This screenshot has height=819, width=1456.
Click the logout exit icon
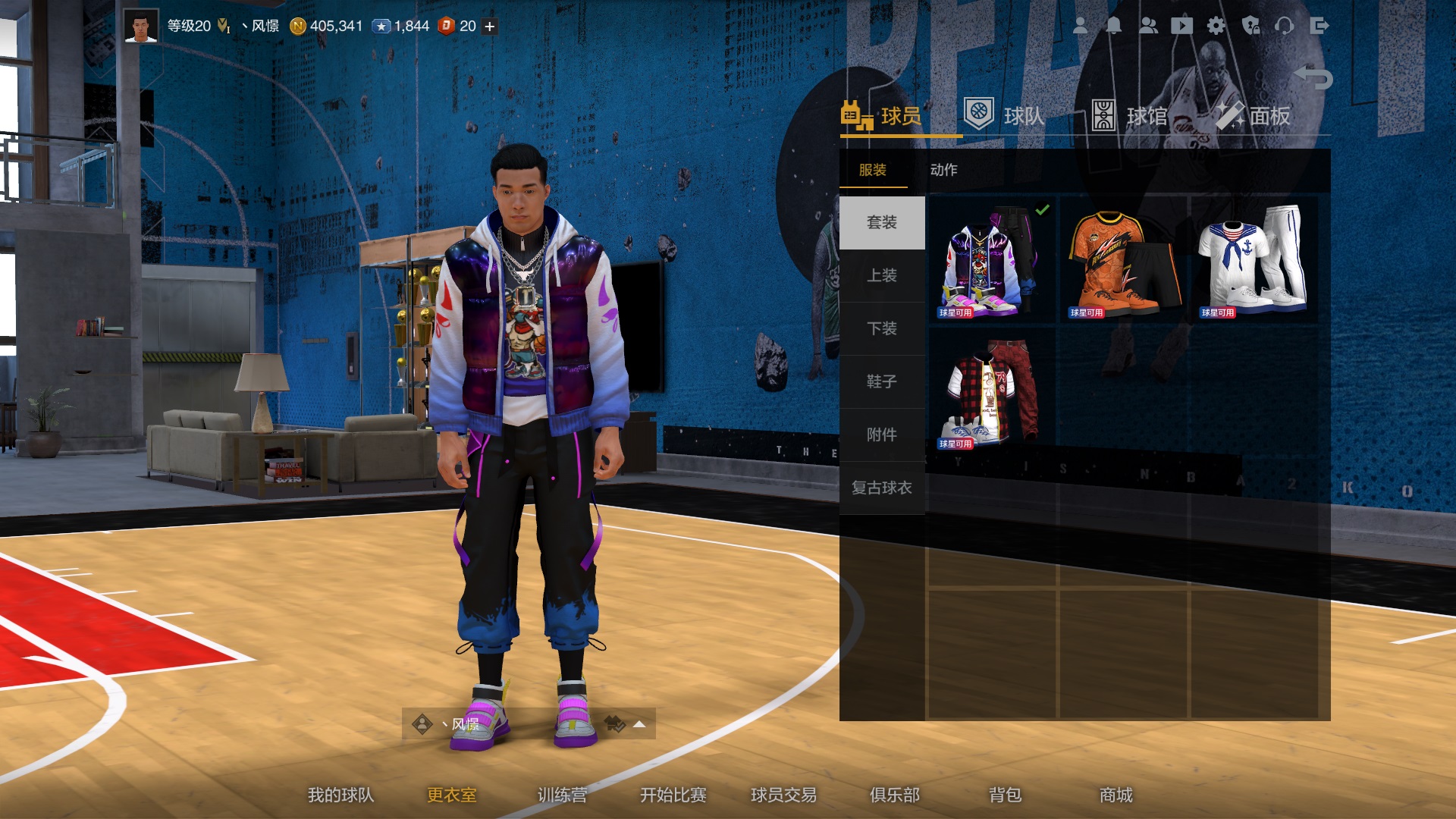(x=1319, y=25)
